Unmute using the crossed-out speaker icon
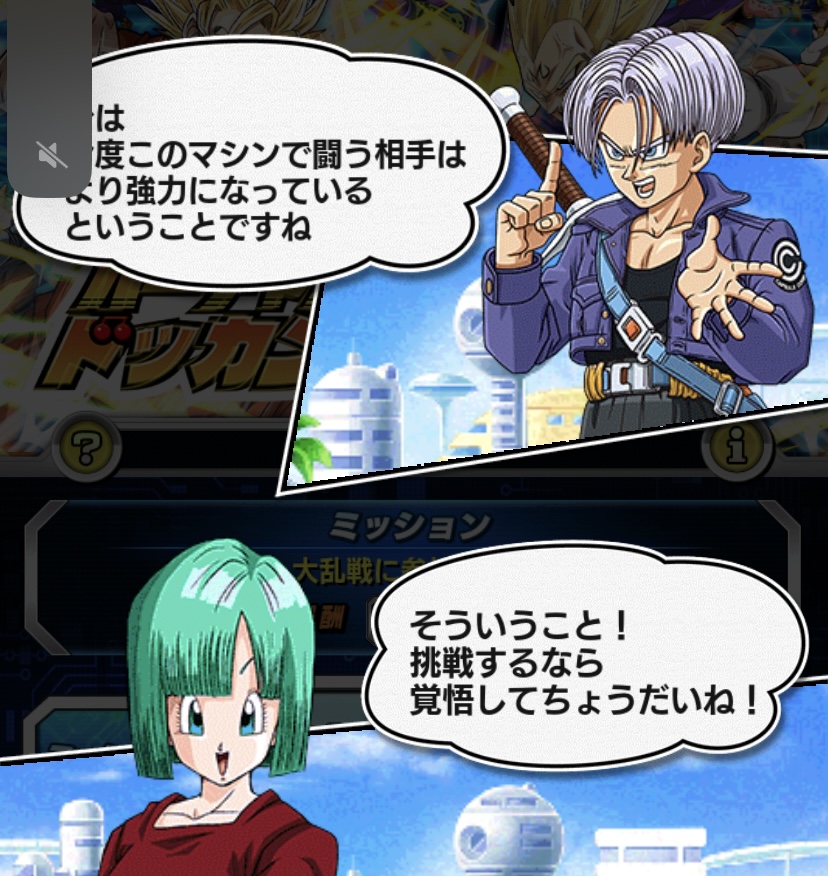The width and height of the screenshot is (828, 876). coord(51,154)
